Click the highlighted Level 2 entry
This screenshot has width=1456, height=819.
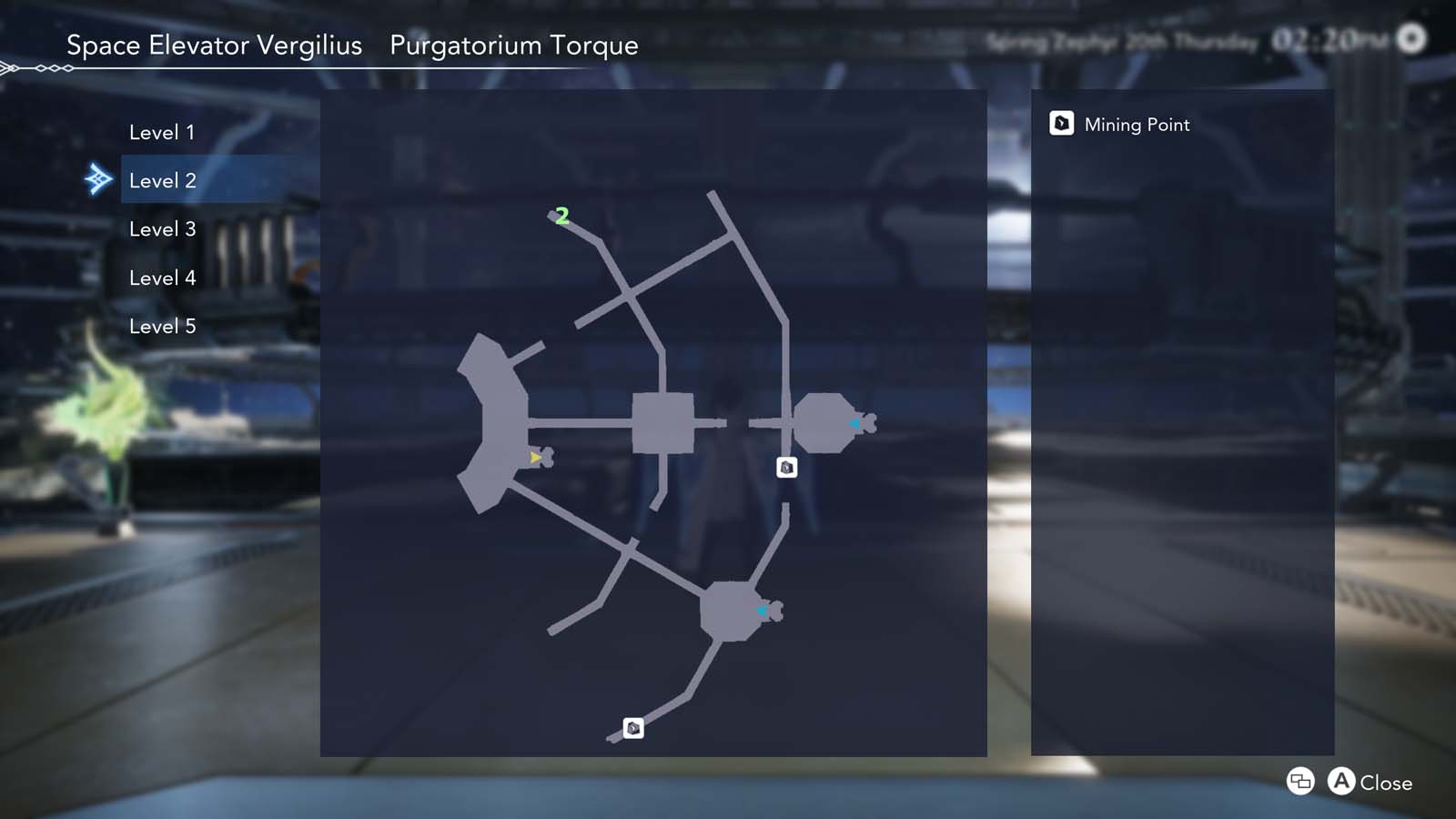coord(163,179)
